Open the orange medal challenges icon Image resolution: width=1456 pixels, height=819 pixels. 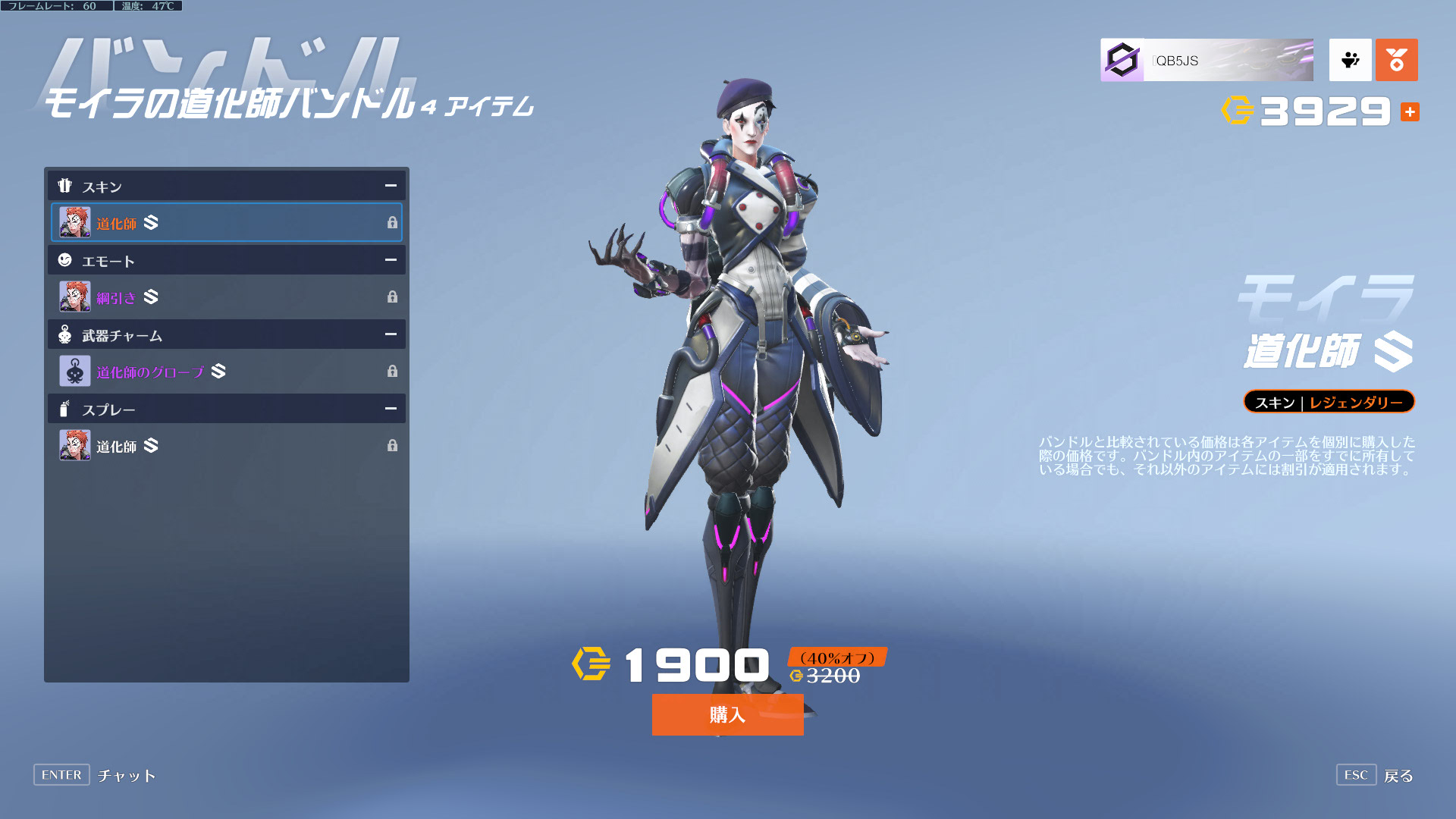[1396, 60]
